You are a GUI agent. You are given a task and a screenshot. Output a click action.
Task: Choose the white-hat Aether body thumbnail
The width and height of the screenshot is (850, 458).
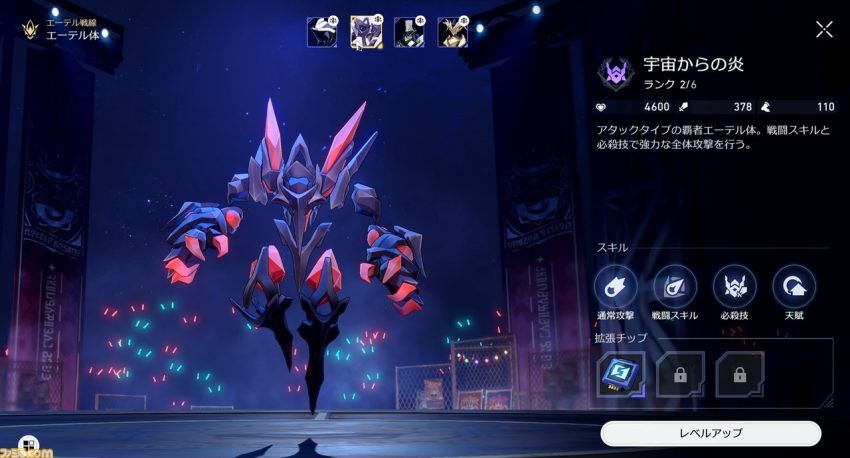[322, 32]
